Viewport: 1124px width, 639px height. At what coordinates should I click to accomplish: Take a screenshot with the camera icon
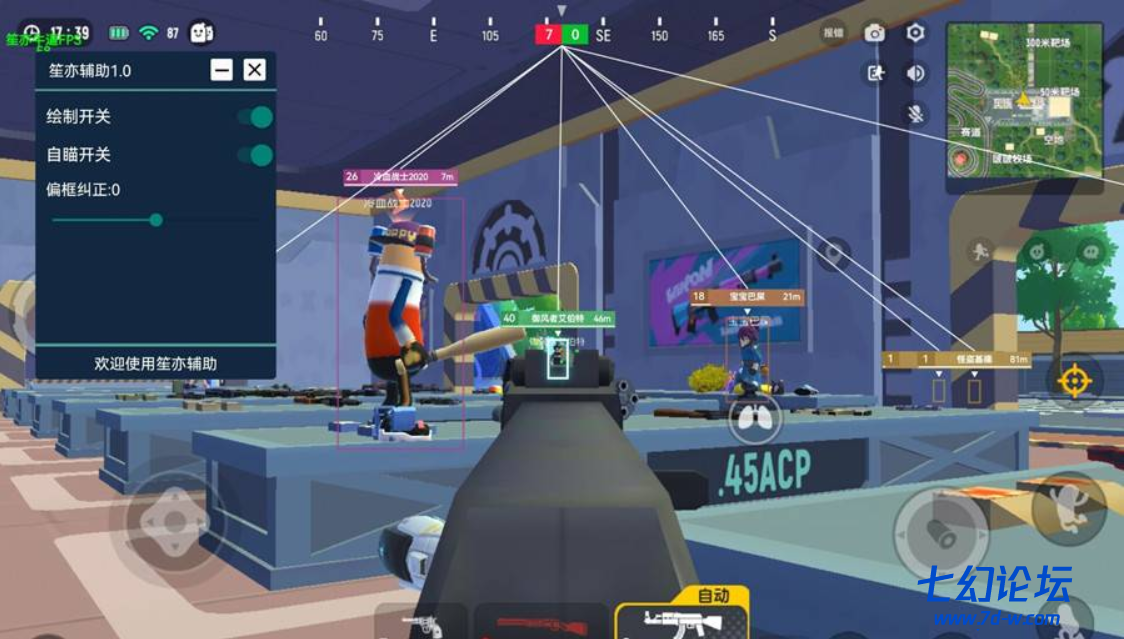(875, 33)
